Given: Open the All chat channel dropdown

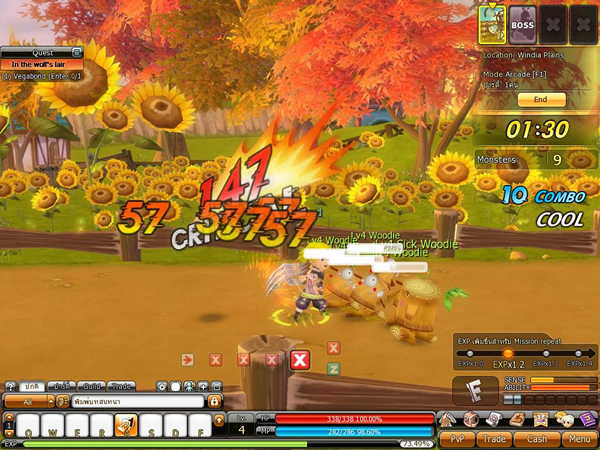Looking at the screenshot, I should tap(27, 401).
